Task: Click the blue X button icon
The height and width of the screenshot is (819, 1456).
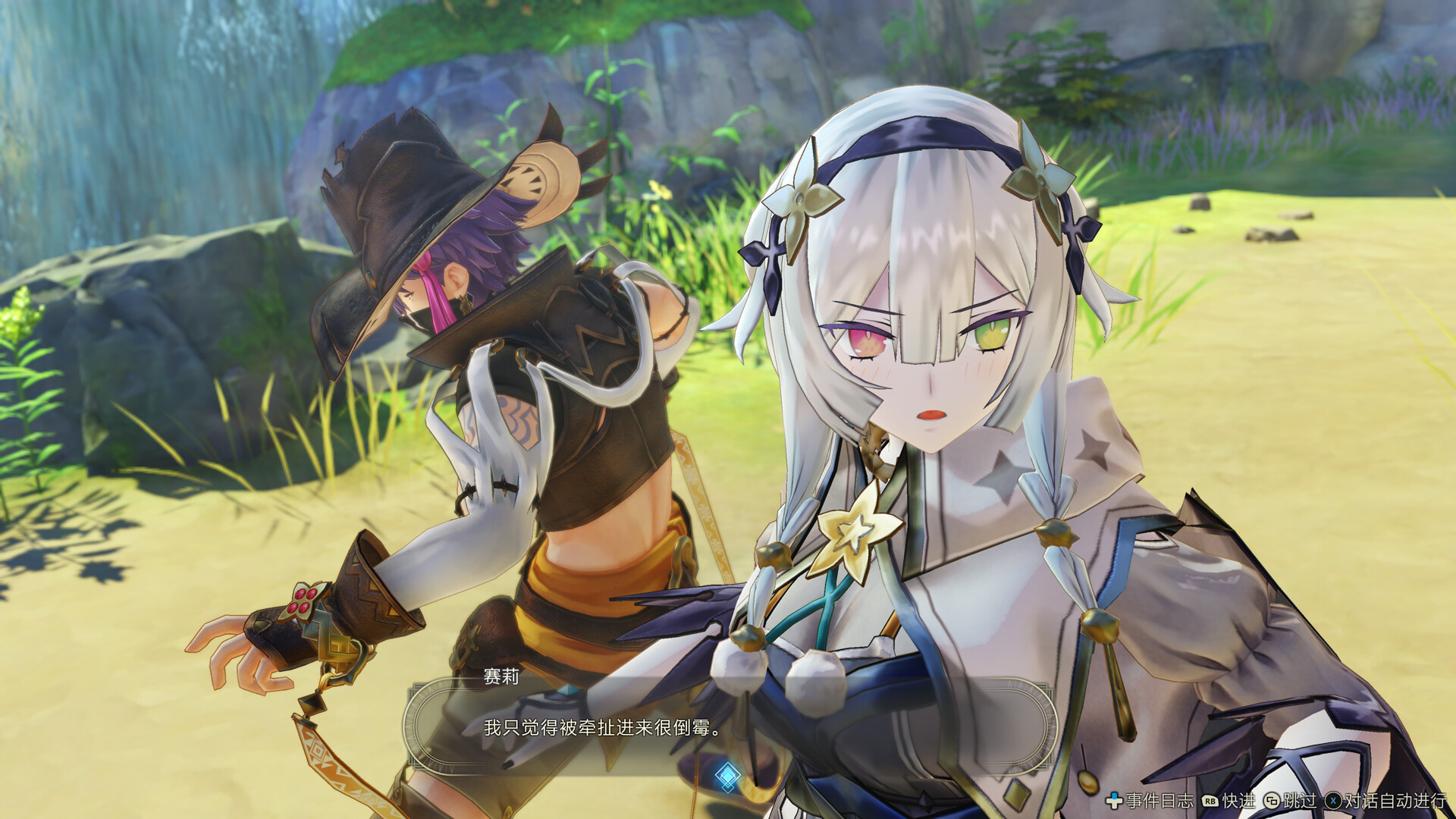Action: 1333,801
